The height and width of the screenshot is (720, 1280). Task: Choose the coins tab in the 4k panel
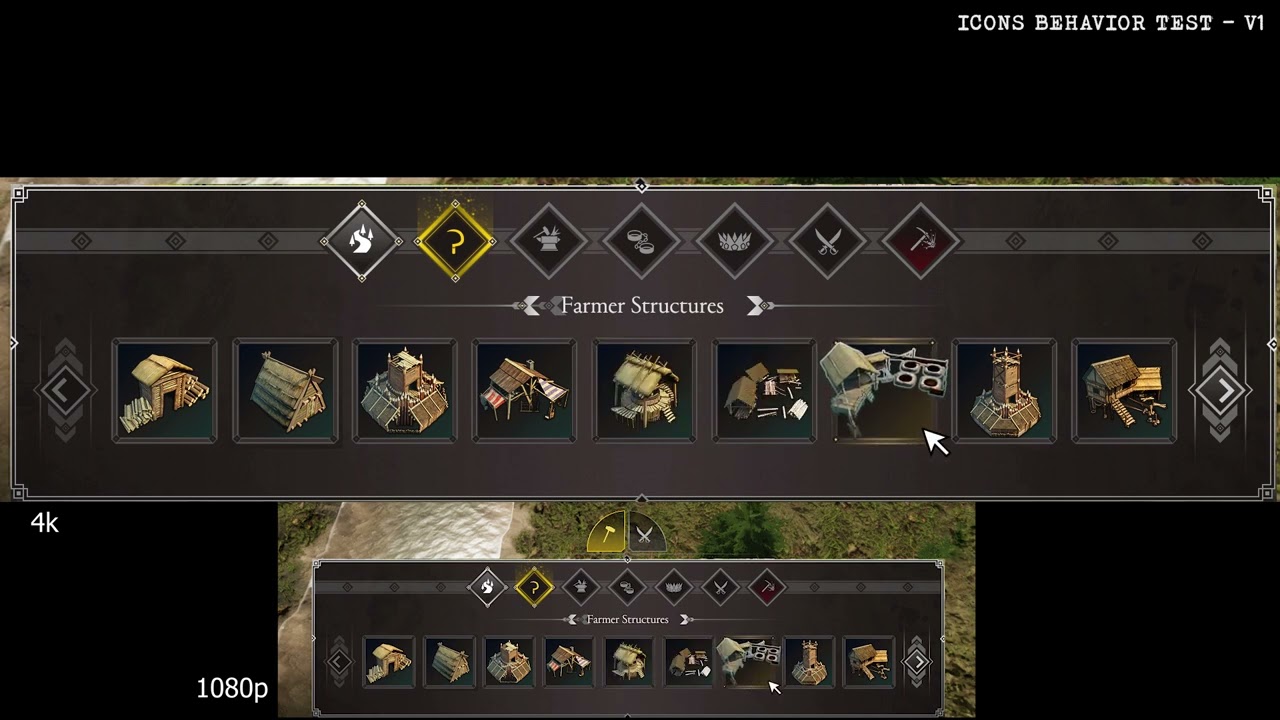click(x=641, y=241)
